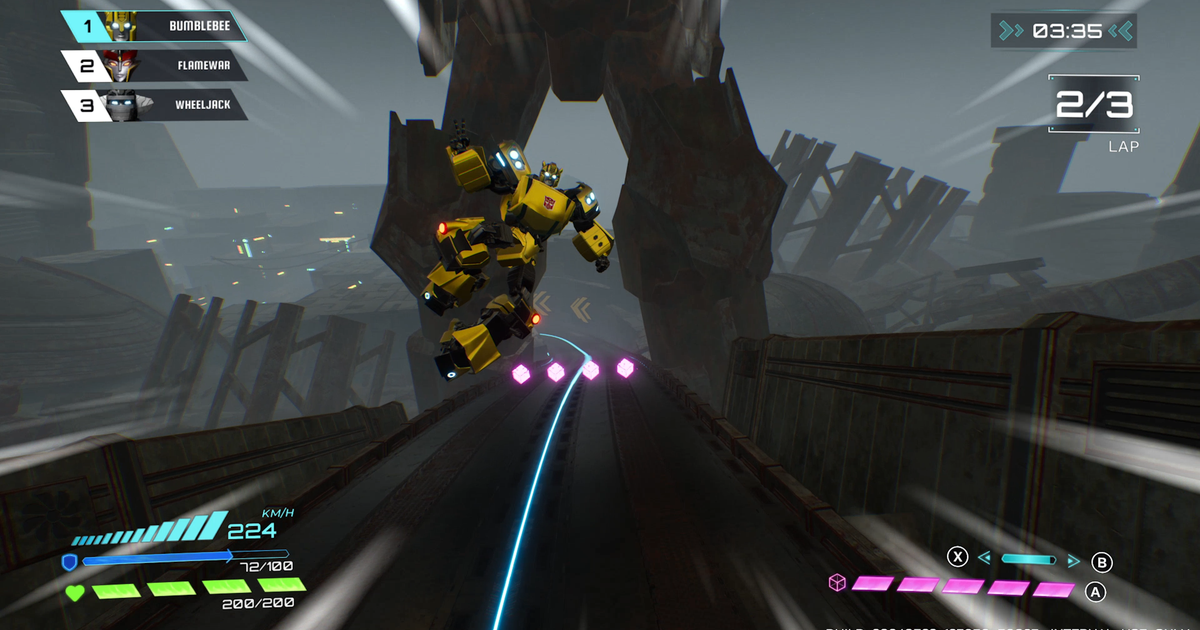The height and width of the screenshot is (630, 1200).
Task: Click the left arrow of the ability selector
Action: click(984, 560)
